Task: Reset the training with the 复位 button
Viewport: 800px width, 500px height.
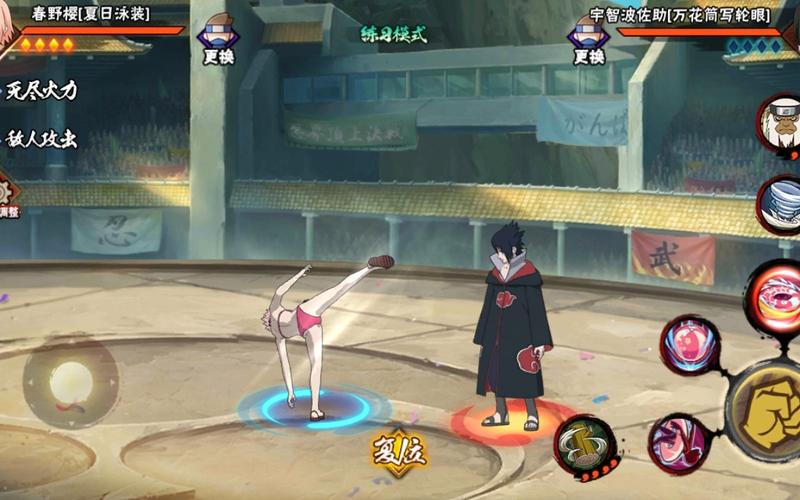Action: tap(400, 451)
